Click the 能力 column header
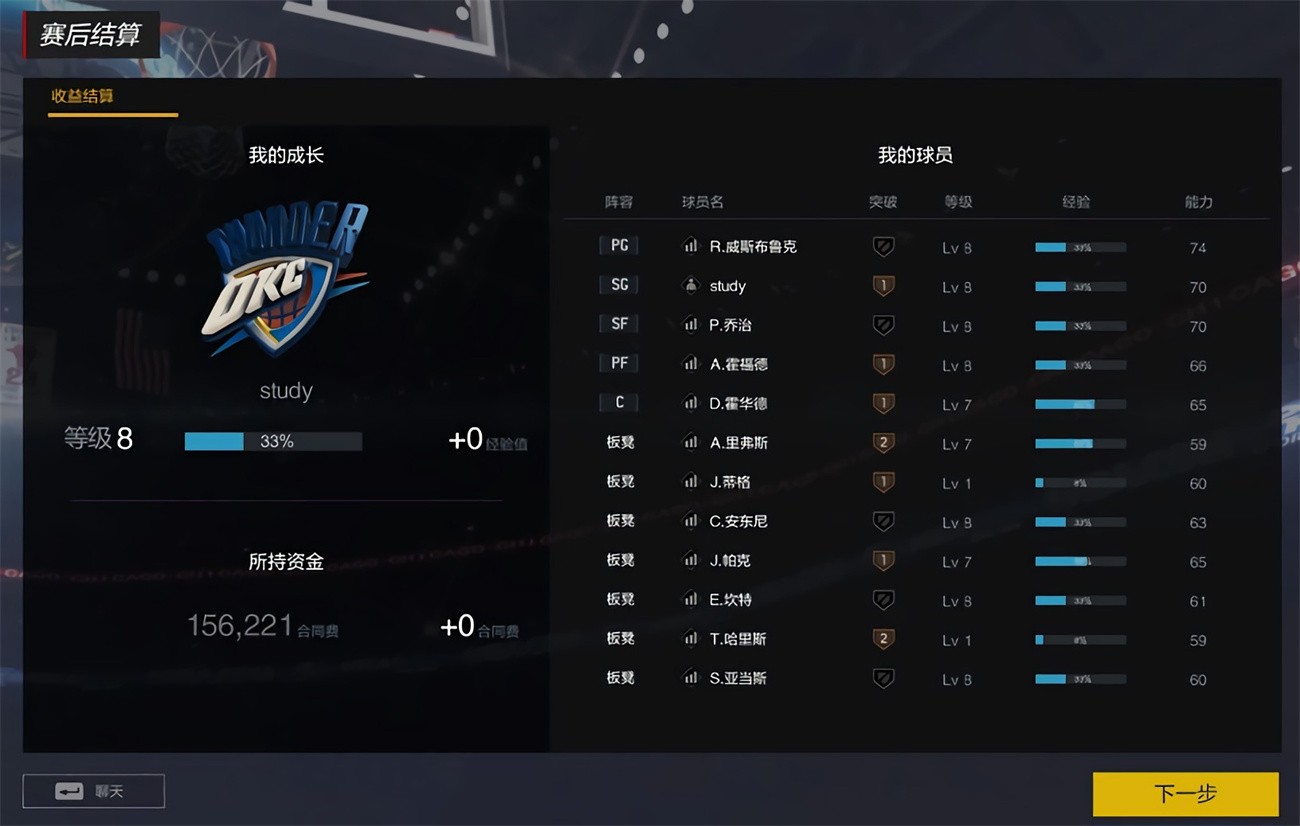The width and height of the screenshot is (1300, 826). coord(1197,201)
